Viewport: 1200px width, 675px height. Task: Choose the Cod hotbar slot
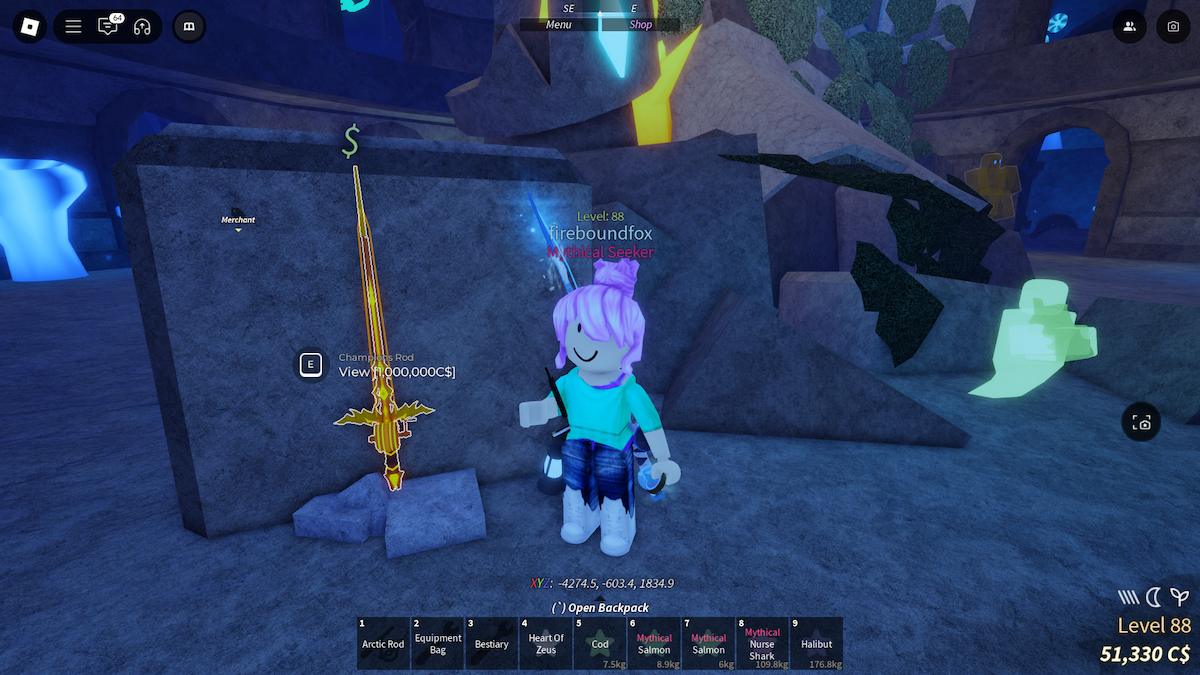pyautogui.click(x=600, y=644)
